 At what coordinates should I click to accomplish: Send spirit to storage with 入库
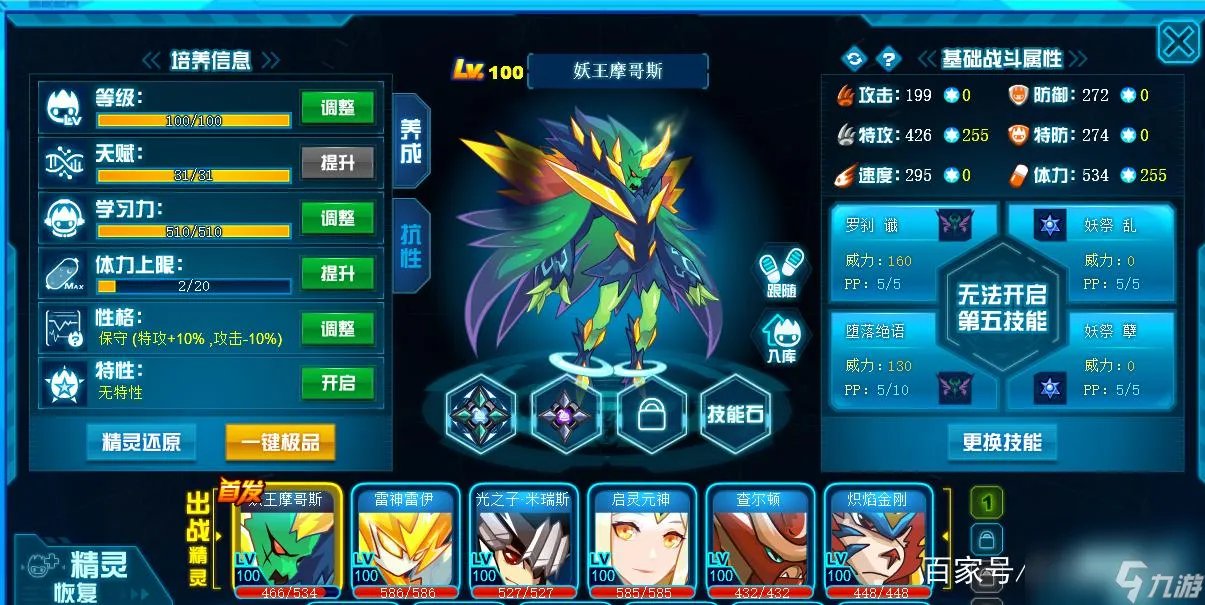pyautogui.click(x=782, y=336)
